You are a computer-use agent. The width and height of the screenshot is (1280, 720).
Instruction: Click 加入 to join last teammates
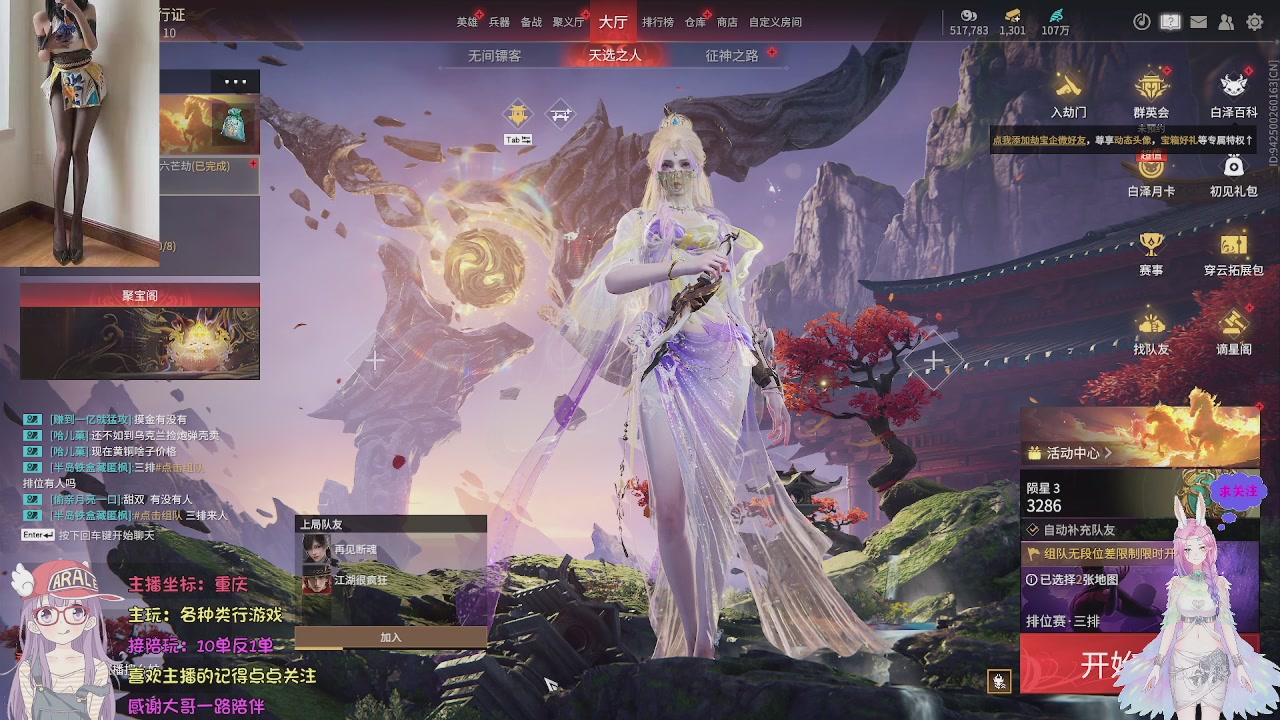pyautogui.click(x=390, y=637)
